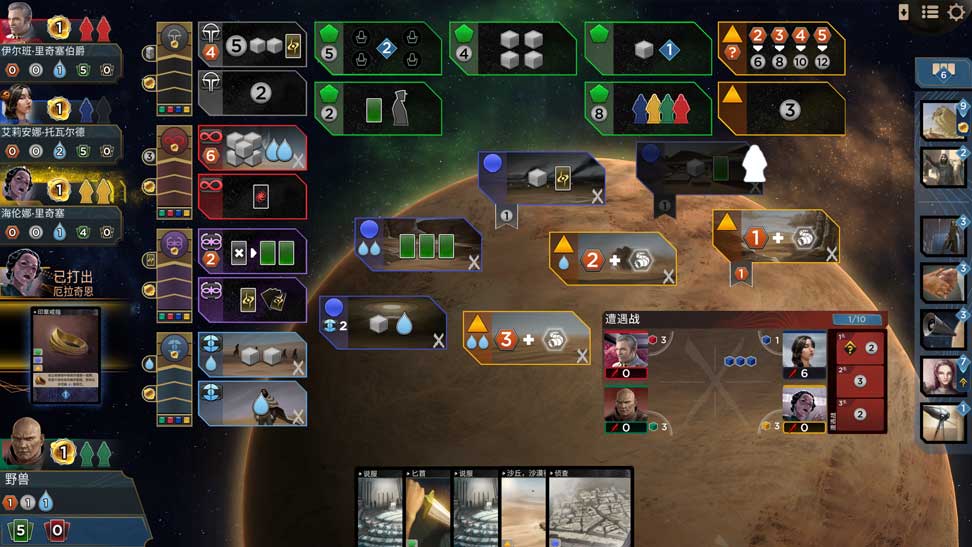Image resolution: width=972 pixels, height=547 pixels.
Task: Open the game log list icon
Action: point(930,12)
